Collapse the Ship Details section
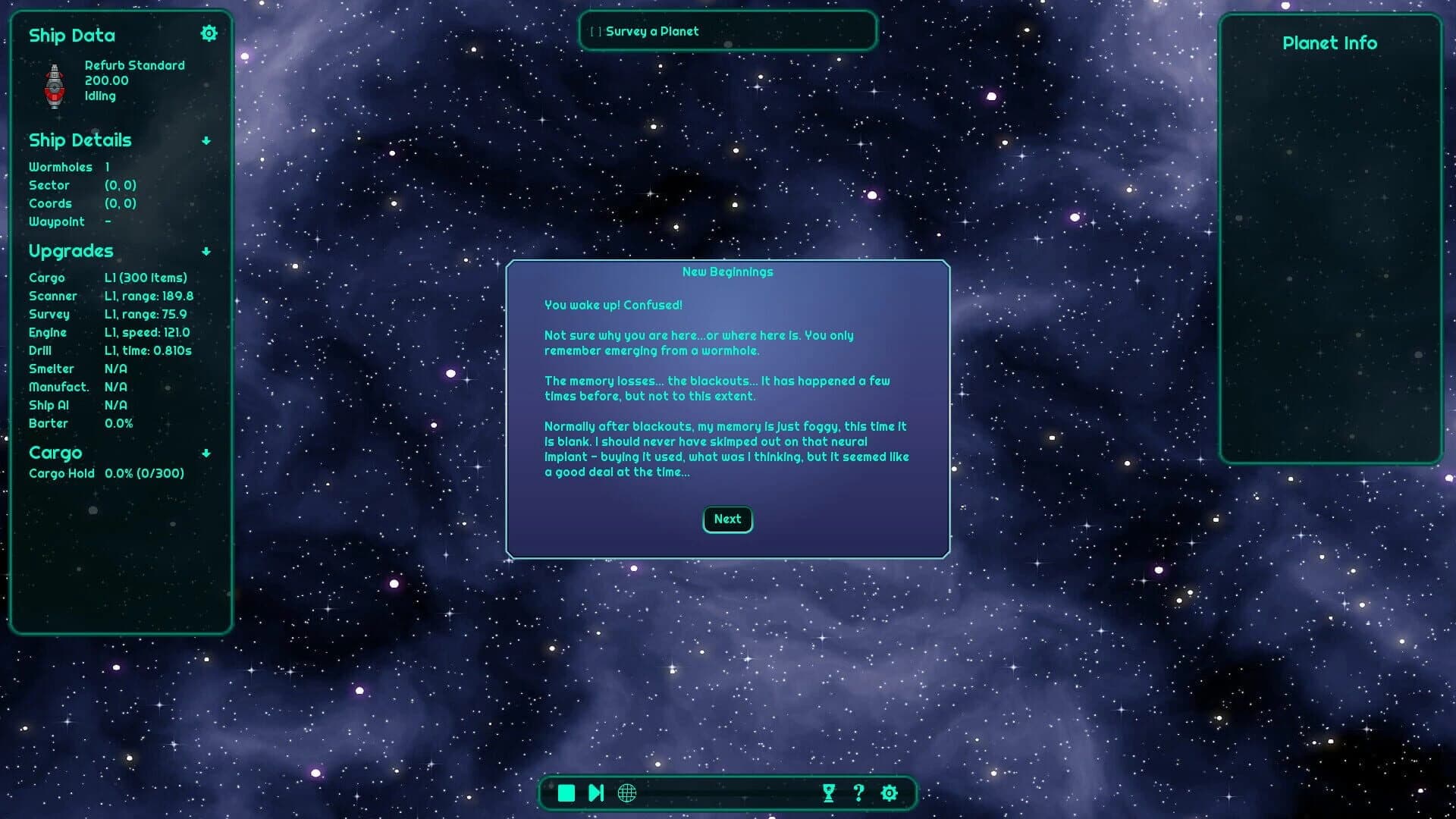The height and width of the screenshot is (819, 1456). click(x=206, y=141)
